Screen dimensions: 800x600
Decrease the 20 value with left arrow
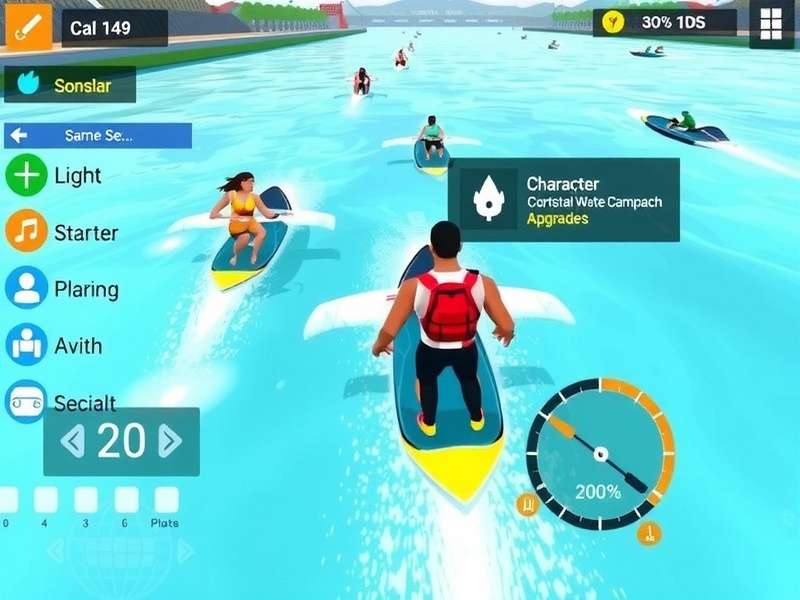73,441
